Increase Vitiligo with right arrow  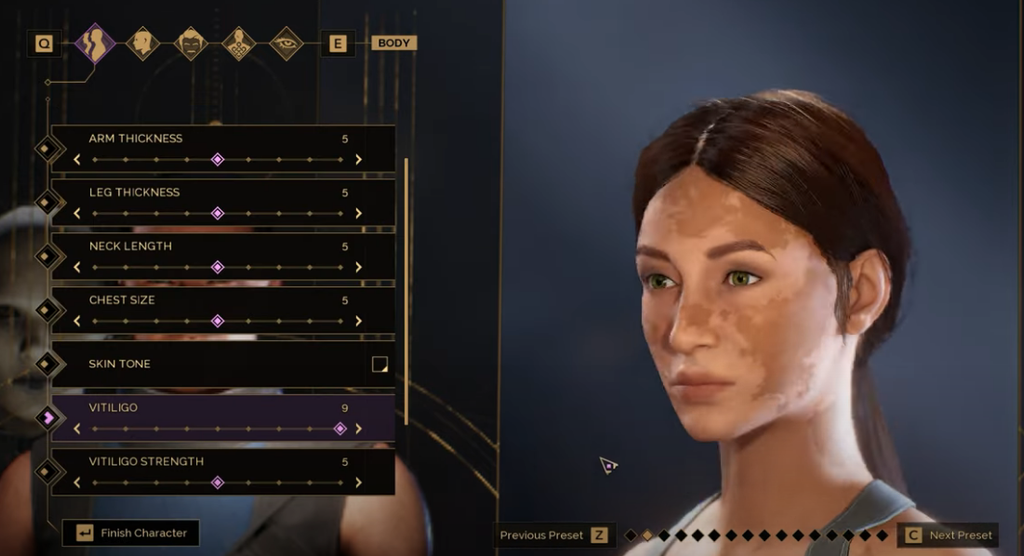358,429
